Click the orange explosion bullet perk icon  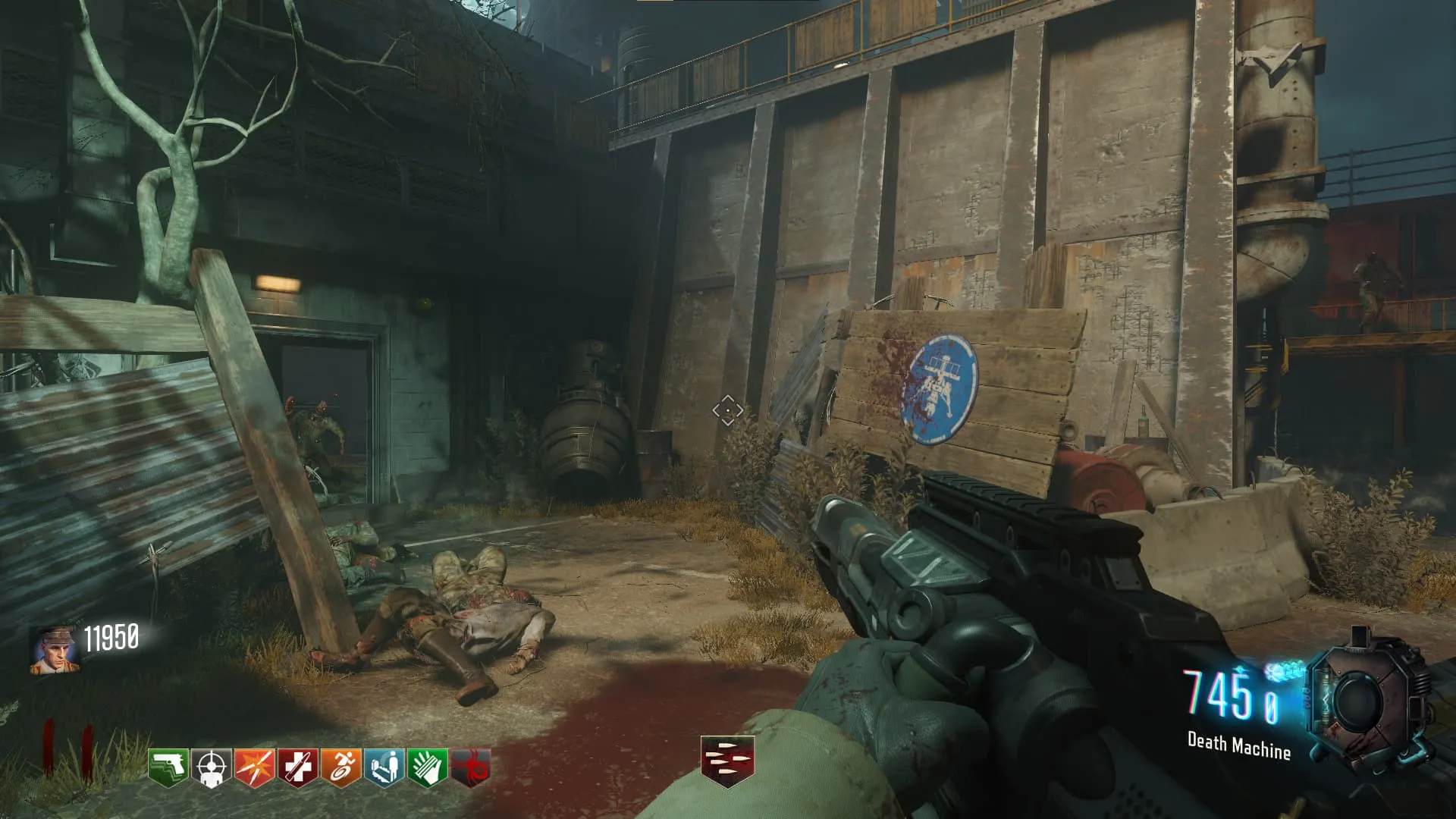[x=255, y=767]
